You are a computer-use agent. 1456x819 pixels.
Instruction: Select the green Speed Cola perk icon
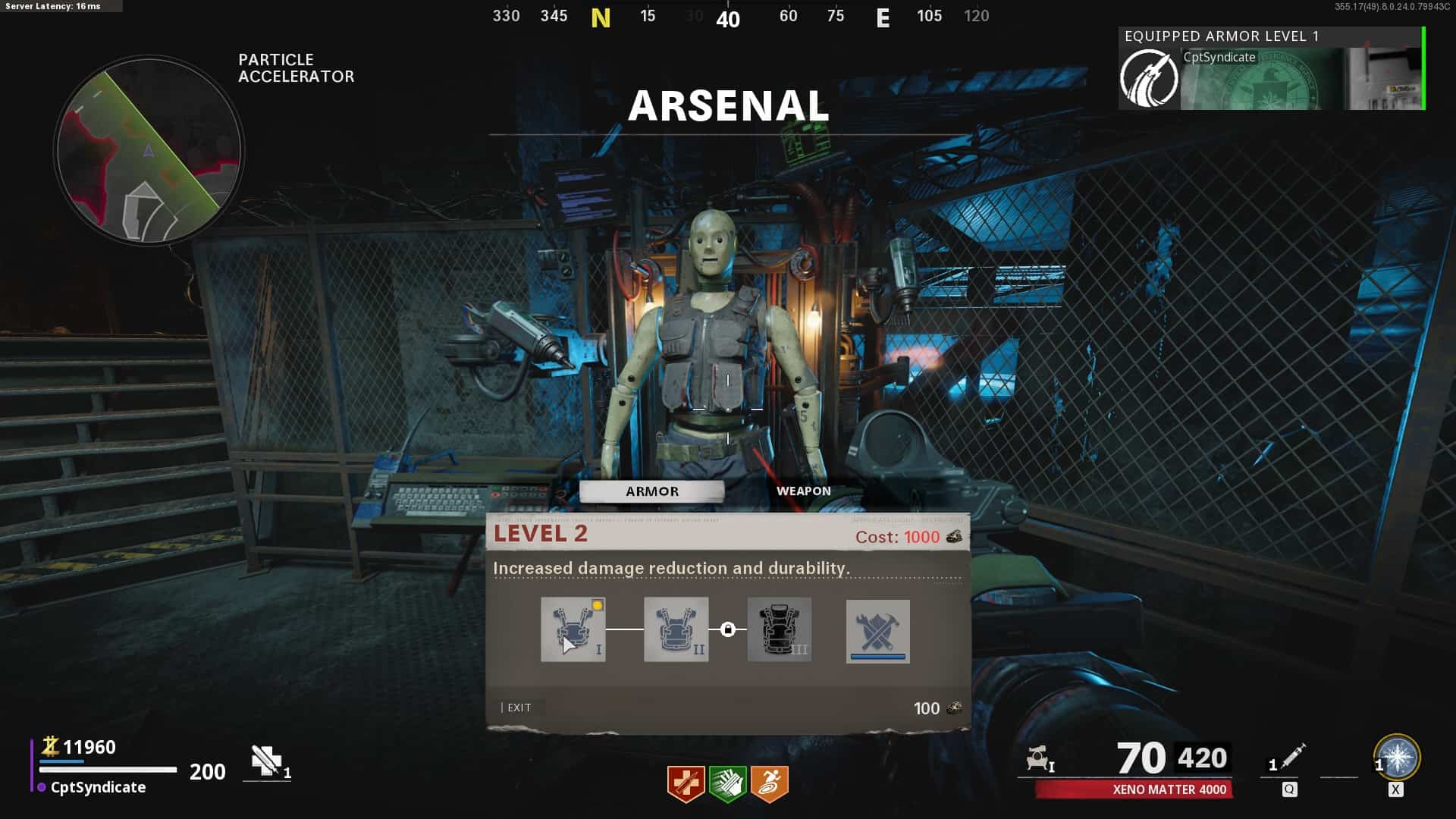point(727,783)
